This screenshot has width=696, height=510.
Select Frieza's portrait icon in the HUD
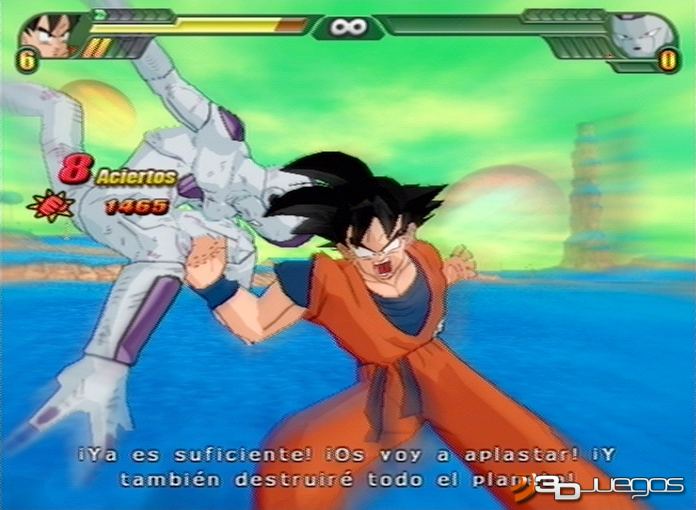coord(646,36)
